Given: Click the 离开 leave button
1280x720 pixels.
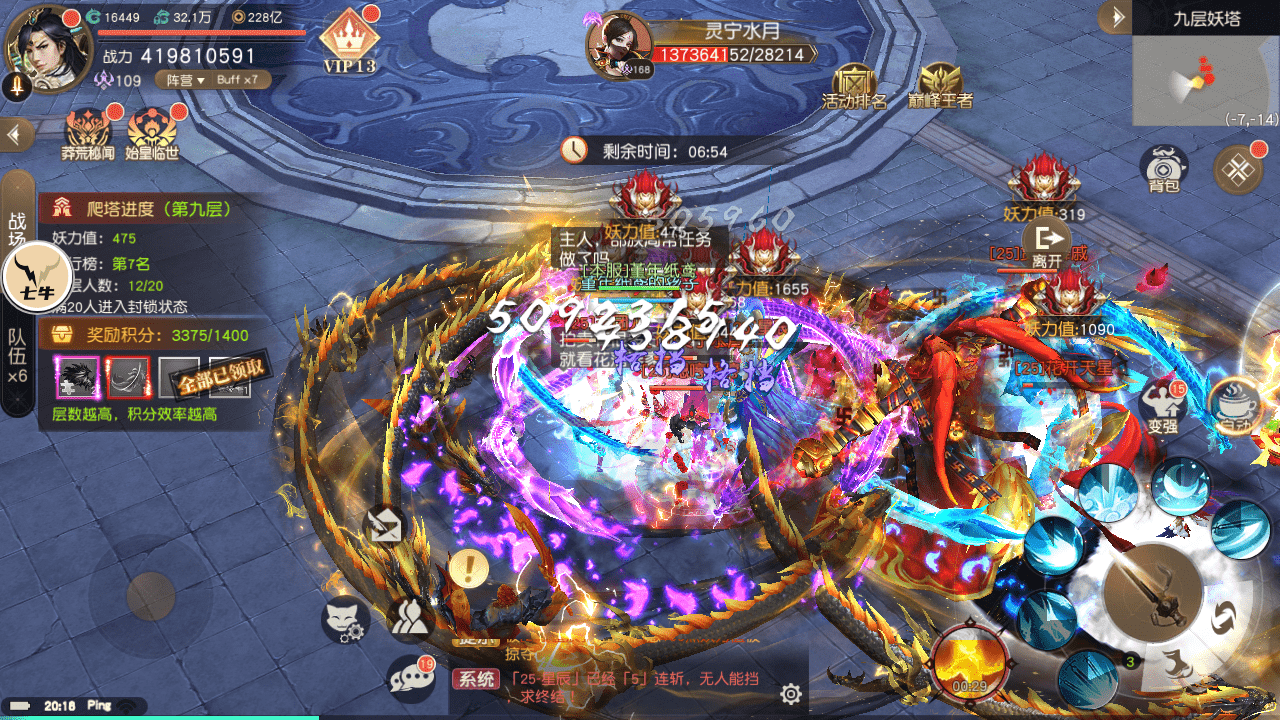Looking at the screenshot, I should pyautogui.click(x=1045, y=245).
